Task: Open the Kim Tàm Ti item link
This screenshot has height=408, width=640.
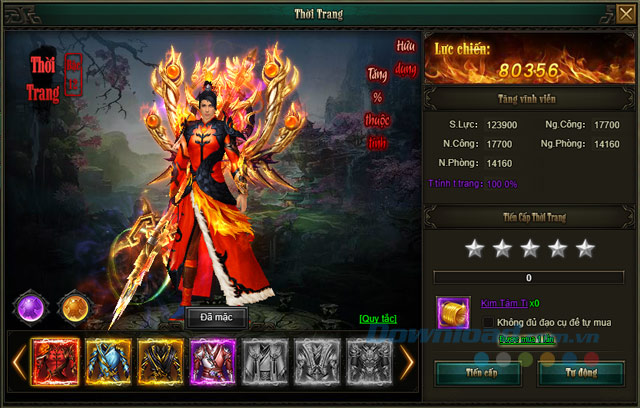Action: tap(506, 302)
